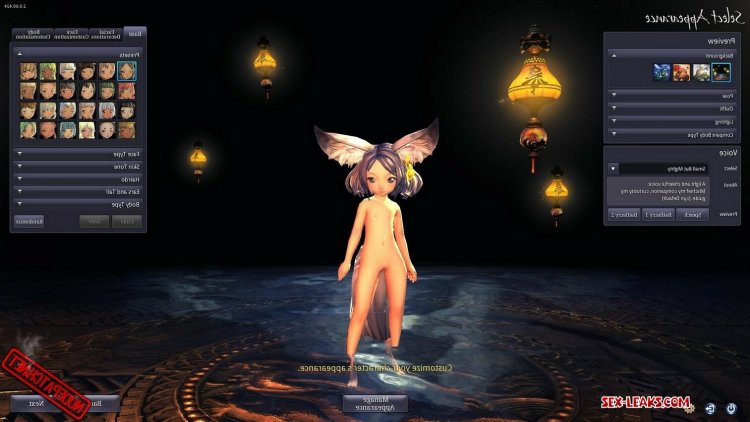This screenshot has height=422, width=750.
Task: Expand the Compare Body Type section
Action: point(670,132)
